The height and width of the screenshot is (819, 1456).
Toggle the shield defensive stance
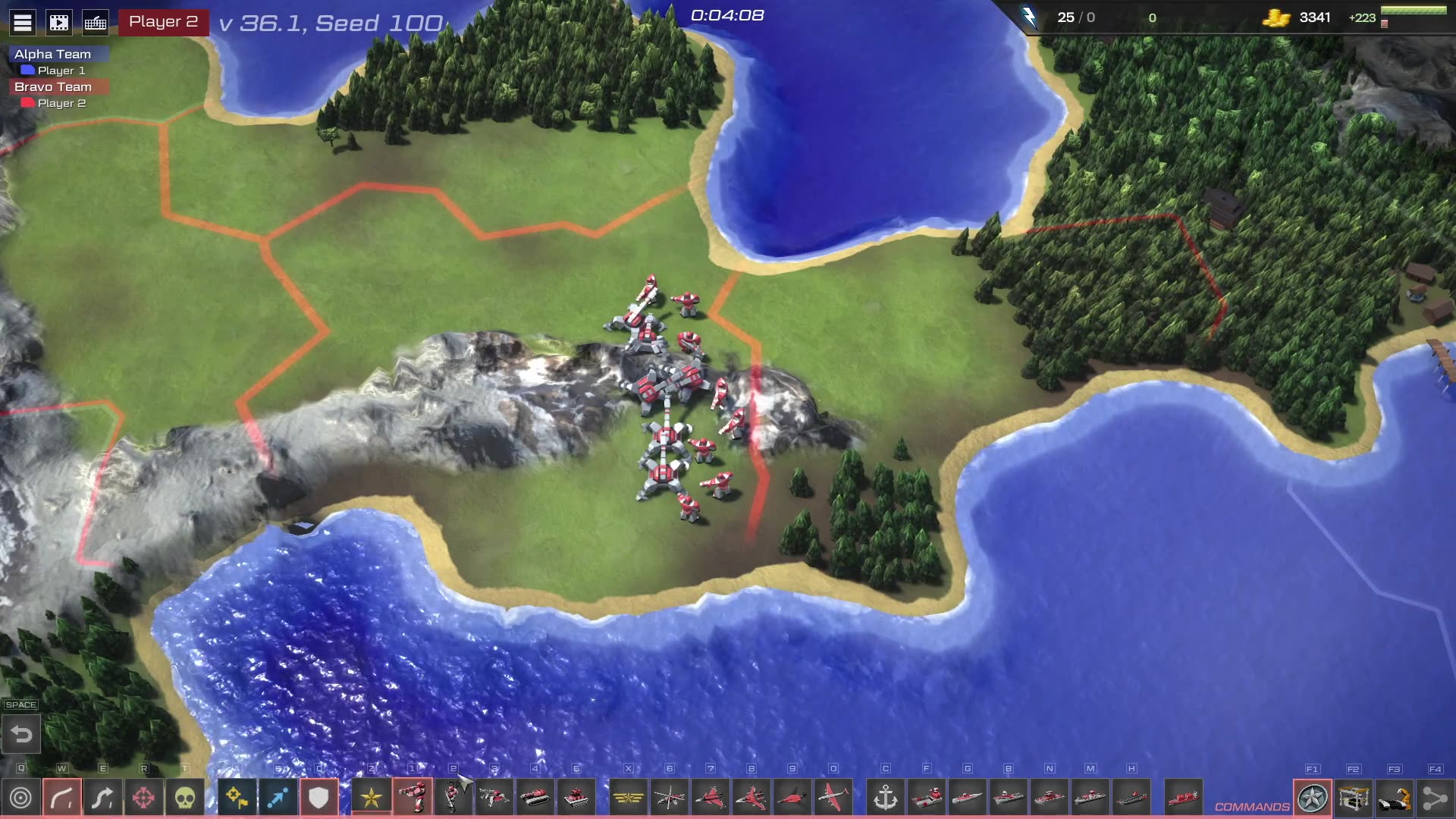[318, 798]
